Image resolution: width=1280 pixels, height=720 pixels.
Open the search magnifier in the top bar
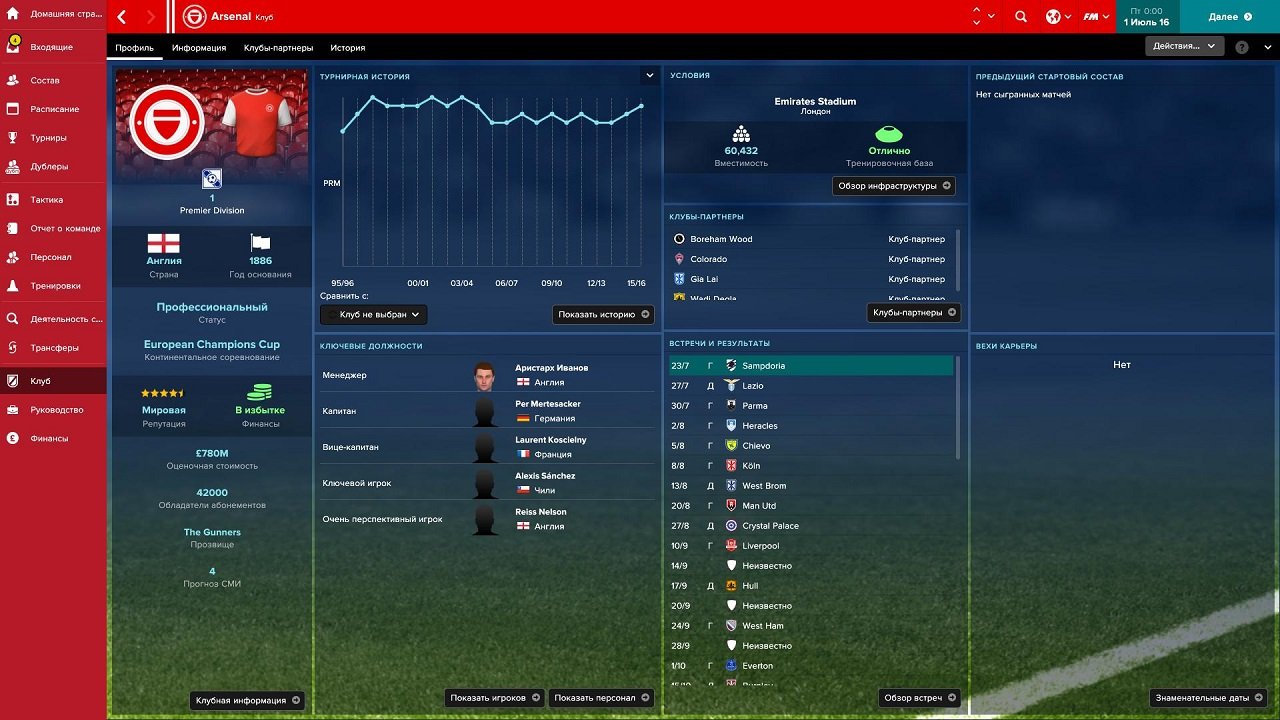click(1020, 17)
